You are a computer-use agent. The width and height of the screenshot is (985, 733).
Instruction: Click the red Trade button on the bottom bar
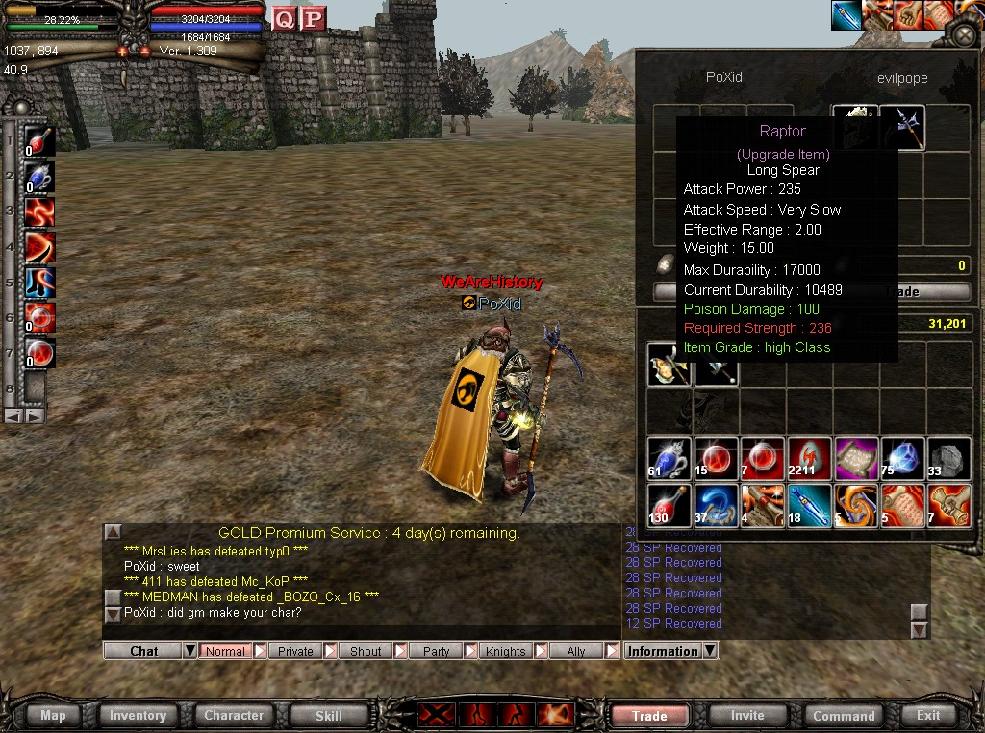pyautogui.click(x=650, y=715)
